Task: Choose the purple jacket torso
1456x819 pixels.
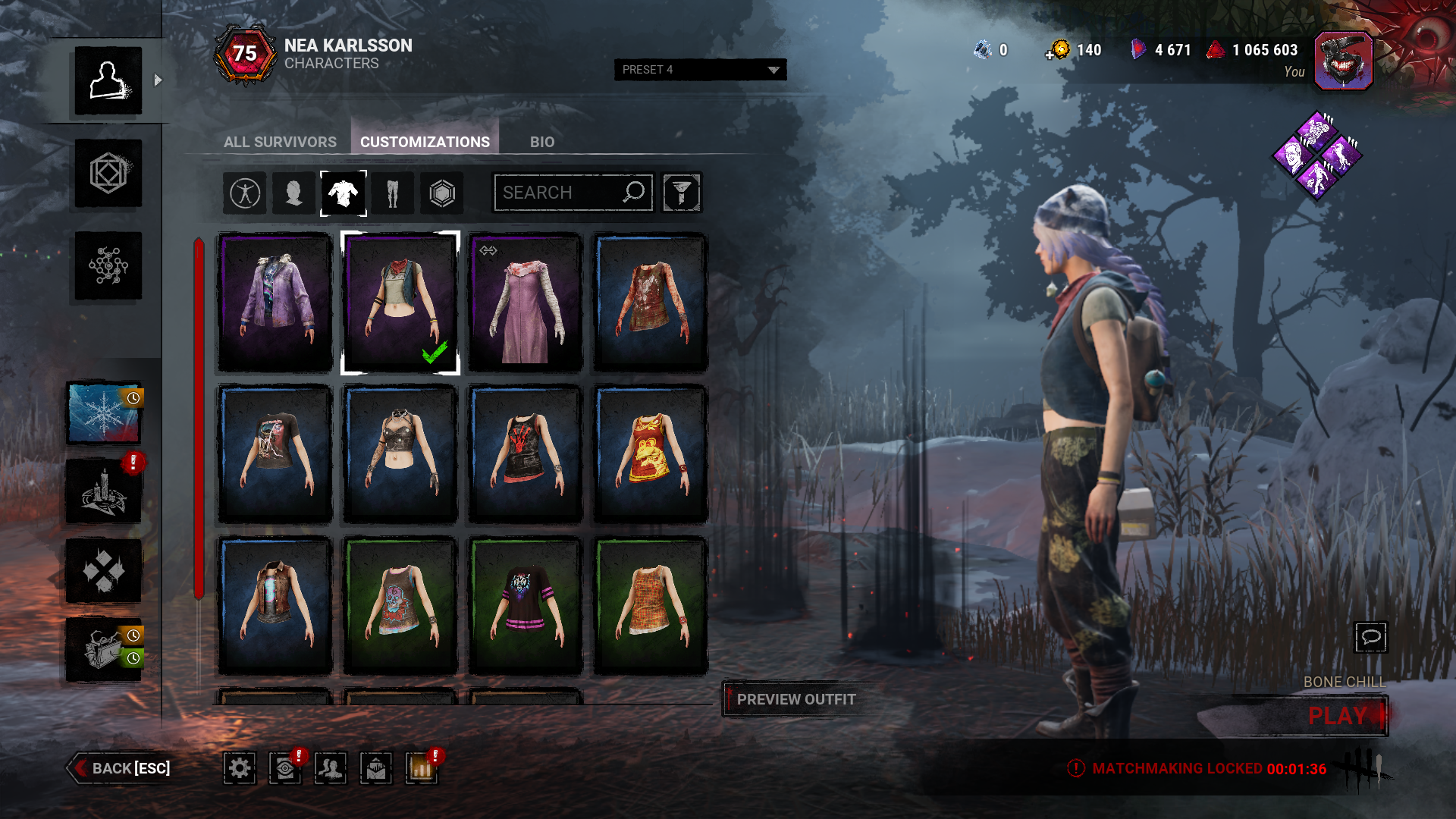Action: tap(275, 303)
